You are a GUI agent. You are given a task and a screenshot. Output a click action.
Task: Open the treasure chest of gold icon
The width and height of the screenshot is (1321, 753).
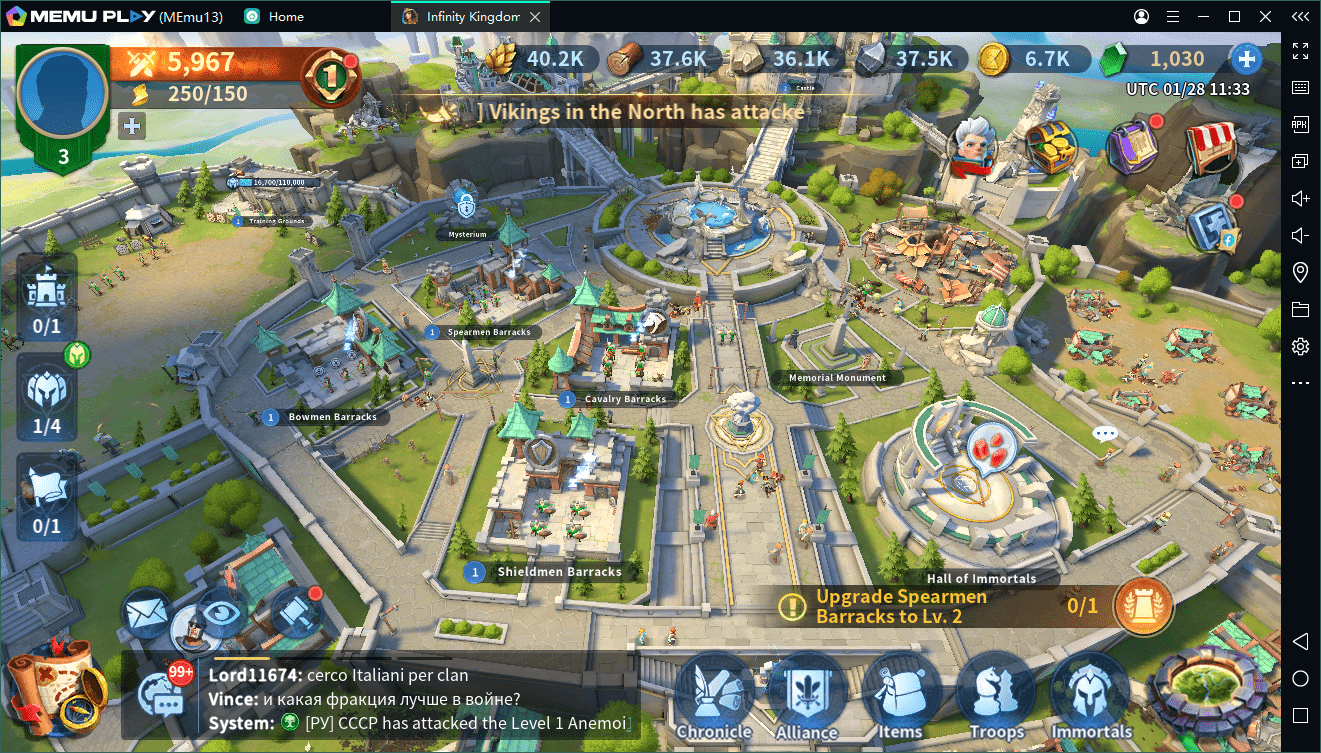tap(1051, 146)
